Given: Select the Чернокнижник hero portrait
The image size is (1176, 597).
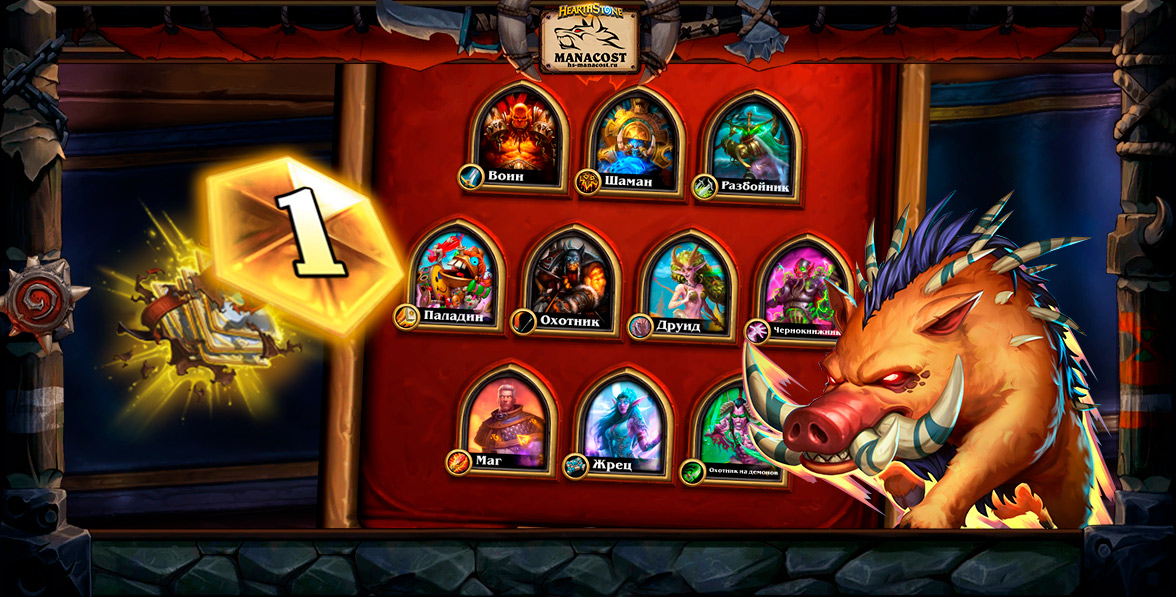Looking at the screenshot, I should (800, 286).
